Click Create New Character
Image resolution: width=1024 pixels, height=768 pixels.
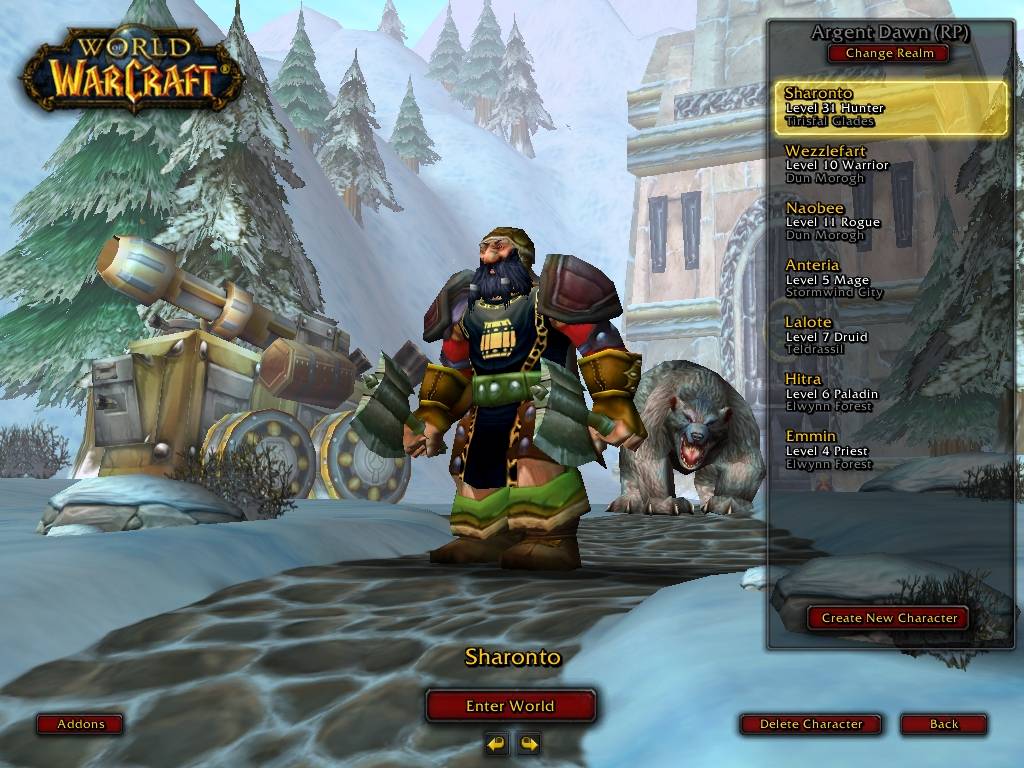(x=889, y=618)
